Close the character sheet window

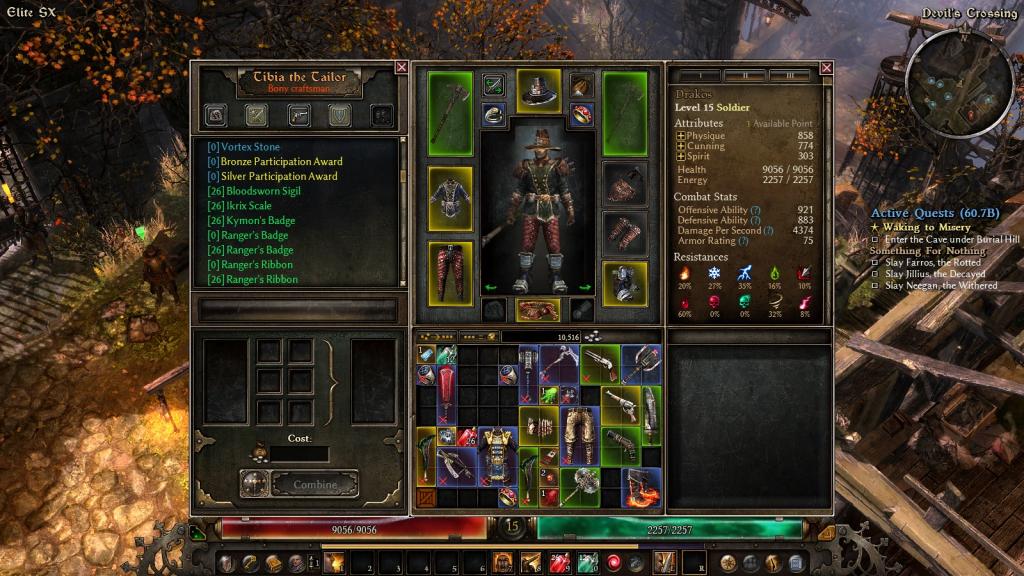point(826,68)
